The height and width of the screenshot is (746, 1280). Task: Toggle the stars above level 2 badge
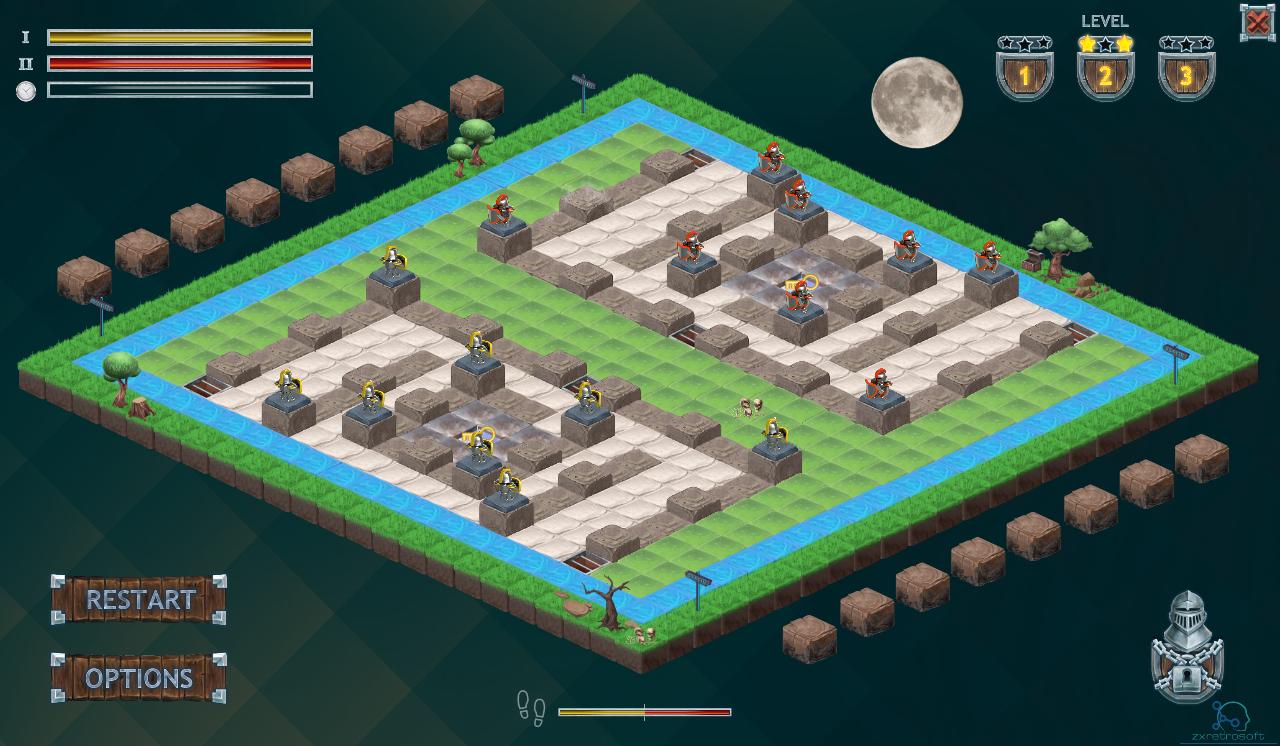pos(1104,42)
